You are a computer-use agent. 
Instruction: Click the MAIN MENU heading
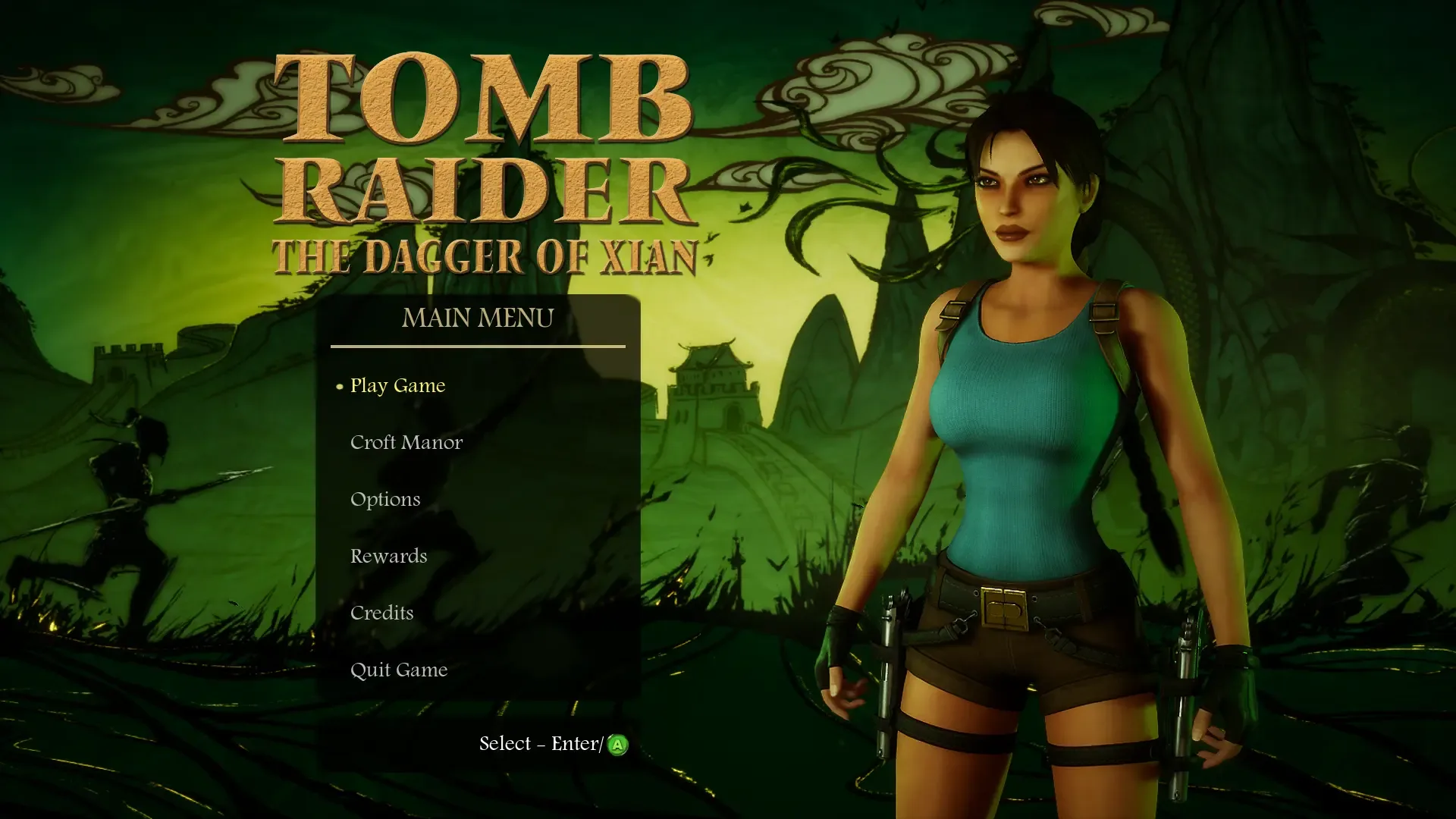coord(478,318)
